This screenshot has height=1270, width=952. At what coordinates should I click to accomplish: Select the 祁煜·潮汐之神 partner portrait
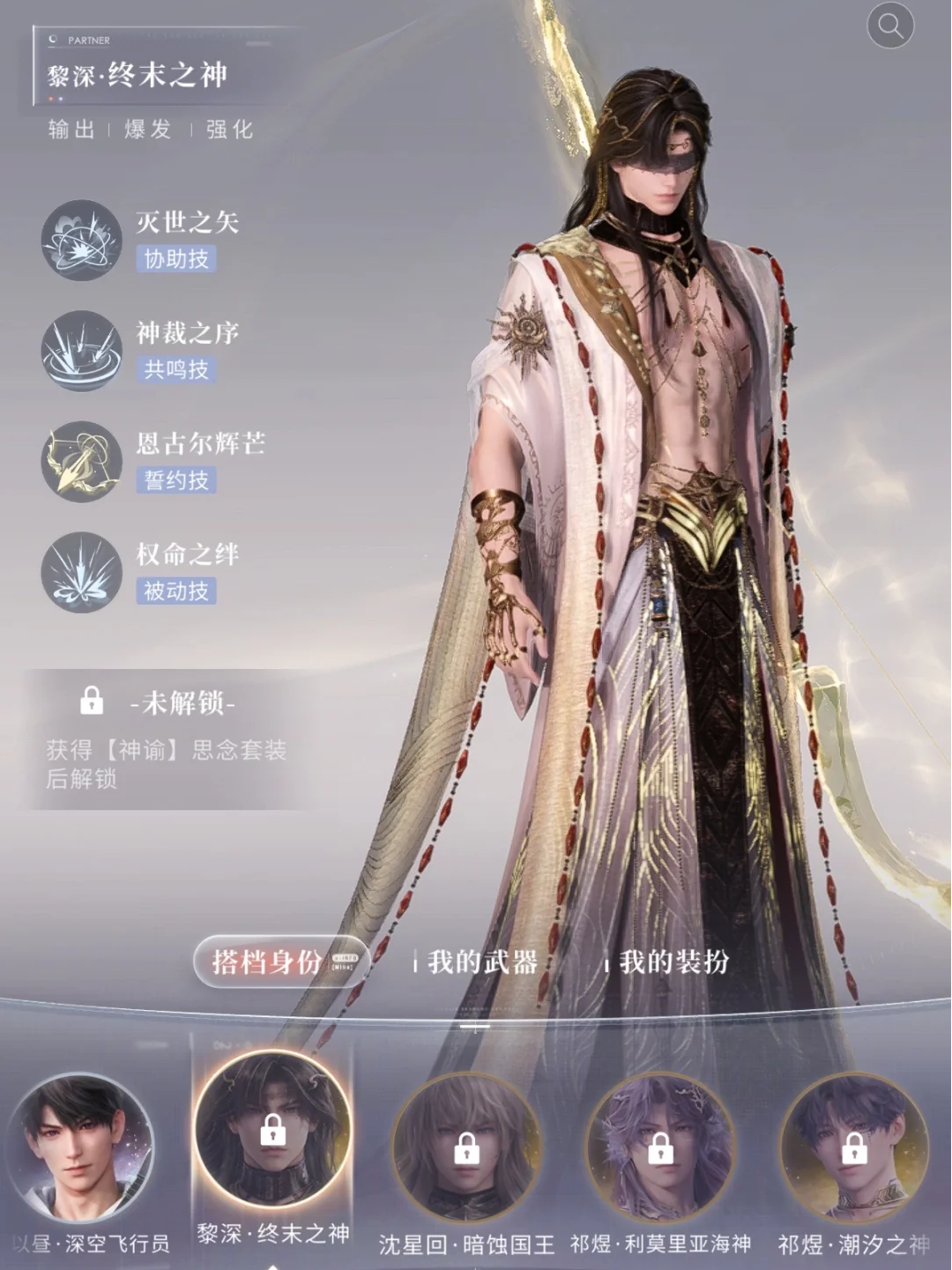click(x=853, y=1147)
